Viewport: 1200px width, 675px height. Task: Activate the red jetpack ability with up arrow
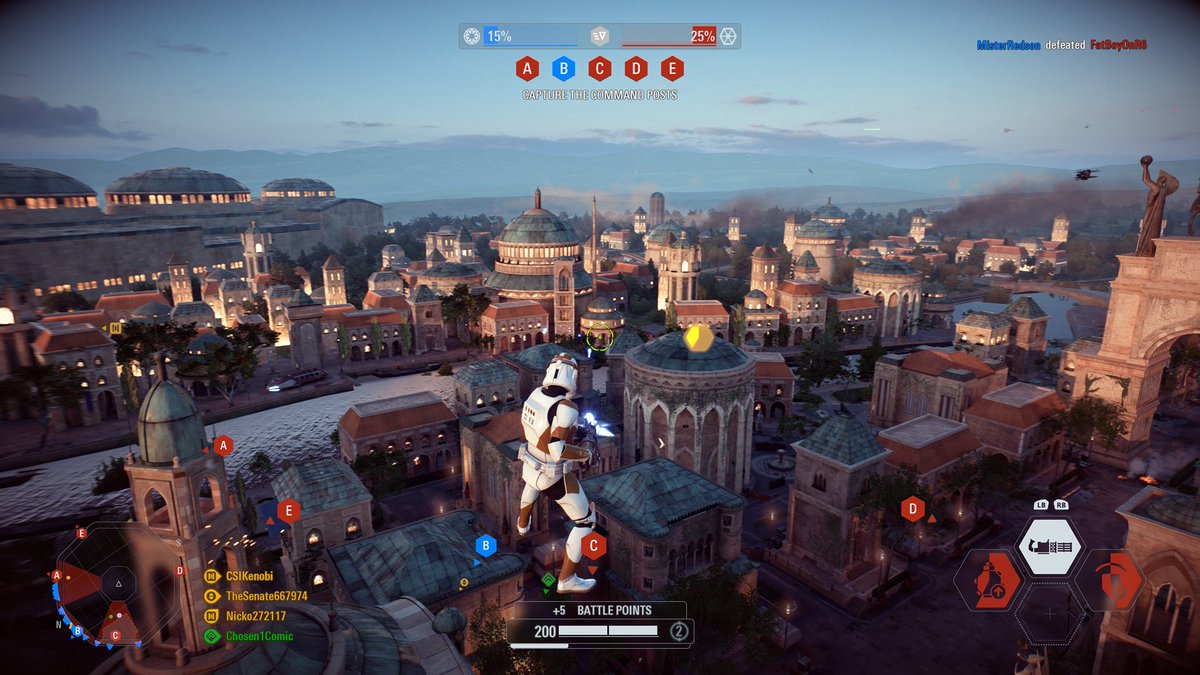(x=987, y=581)
